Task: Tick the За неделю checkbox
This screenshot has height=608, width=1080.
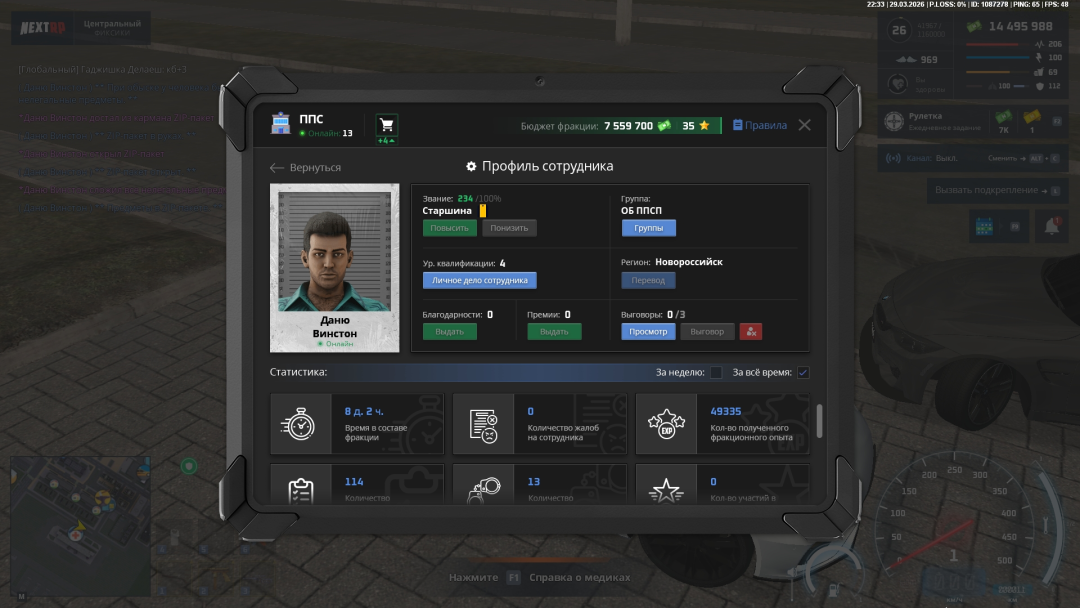Action: click(x=716, y=373)
